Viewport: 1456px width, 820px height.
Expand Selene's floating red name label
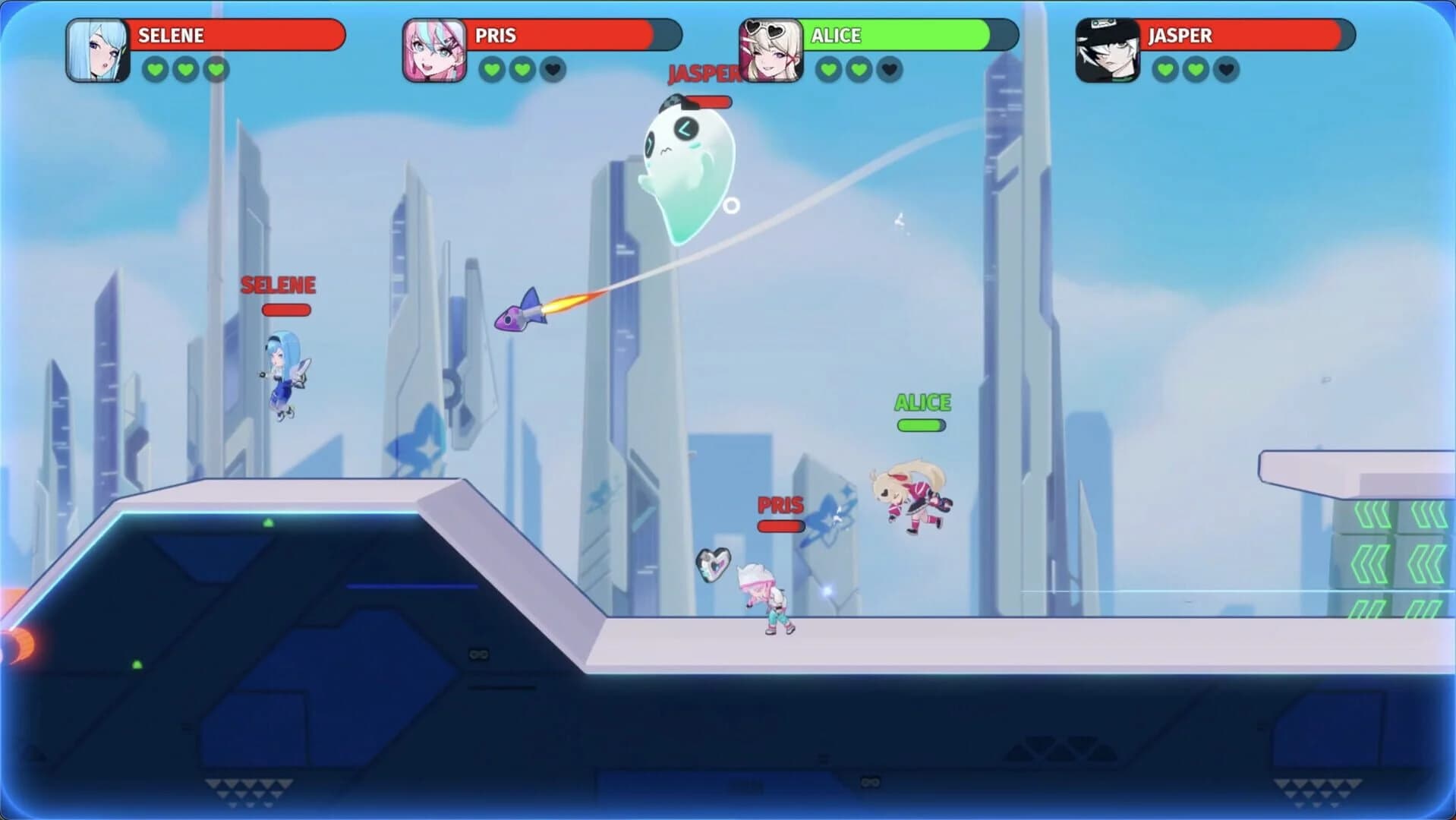point(277,285)
